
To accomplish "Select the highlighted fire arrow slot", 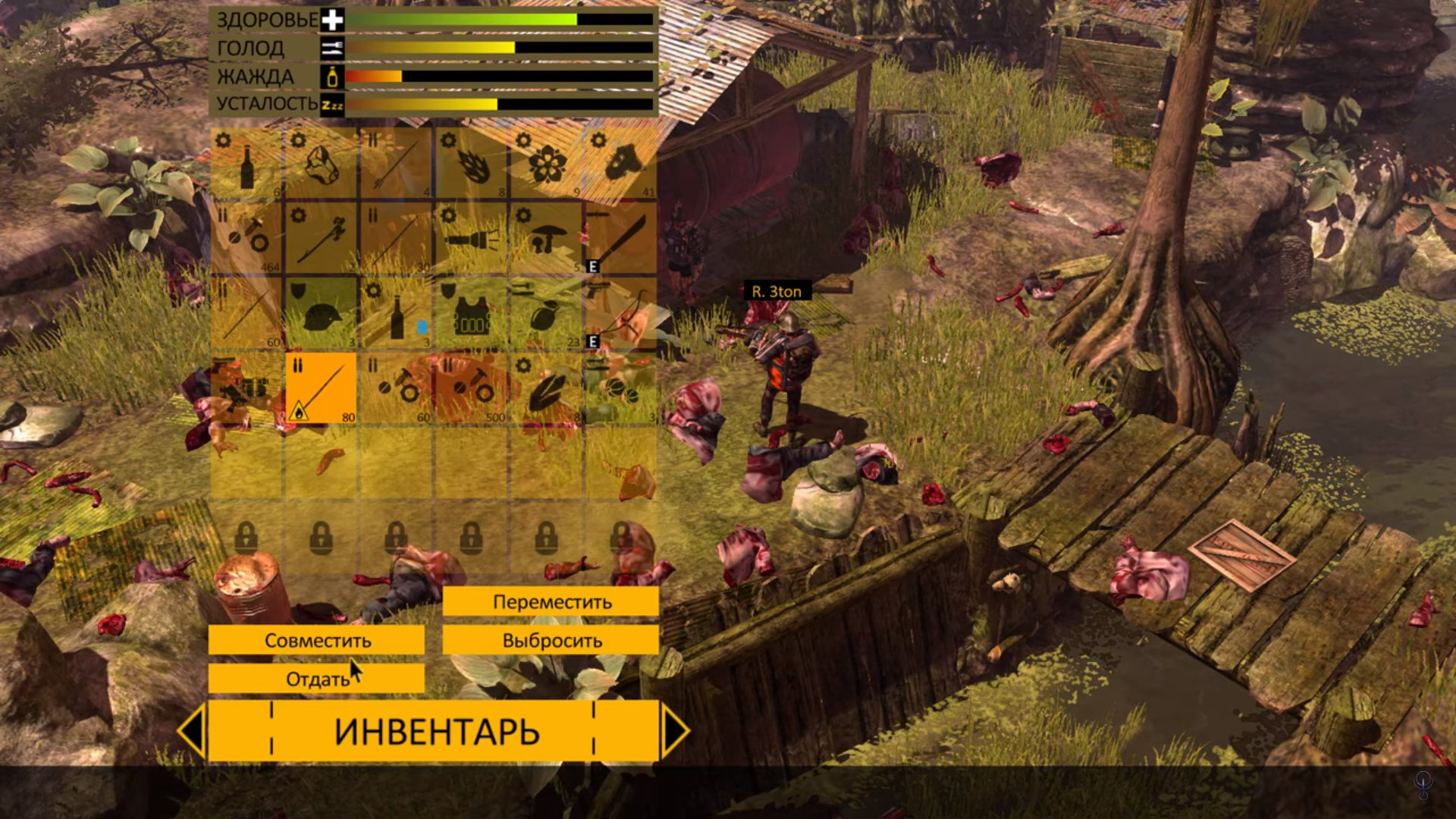I will 322,388.
